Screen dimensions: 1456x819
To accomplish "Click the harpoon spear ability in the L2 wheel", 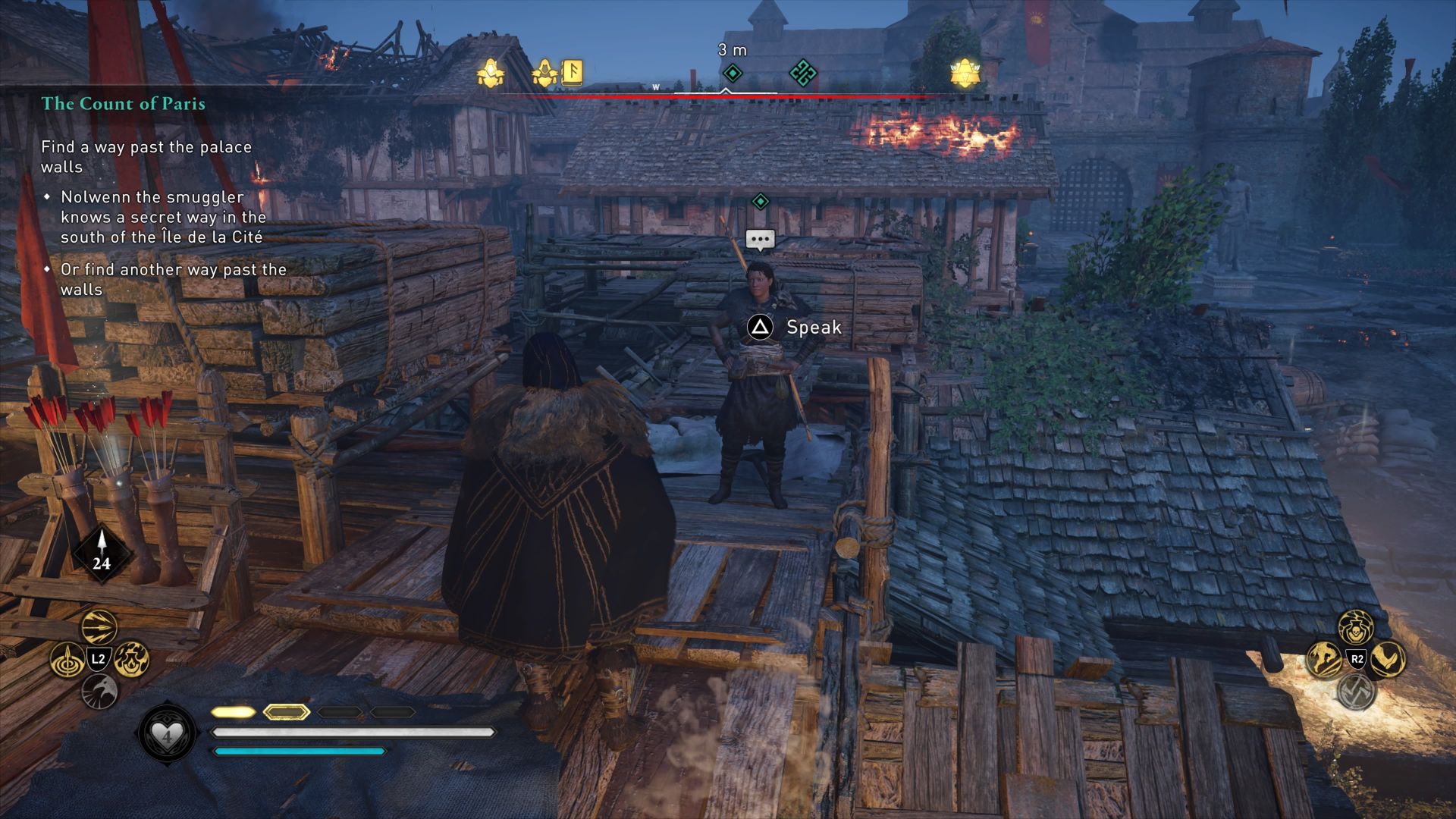I will 67,660.
